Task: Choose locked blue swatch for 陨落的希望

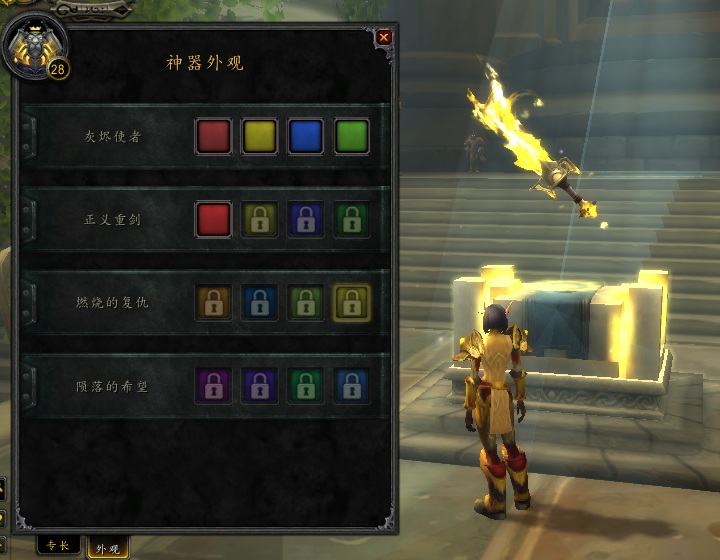Action: pos(352,385)
